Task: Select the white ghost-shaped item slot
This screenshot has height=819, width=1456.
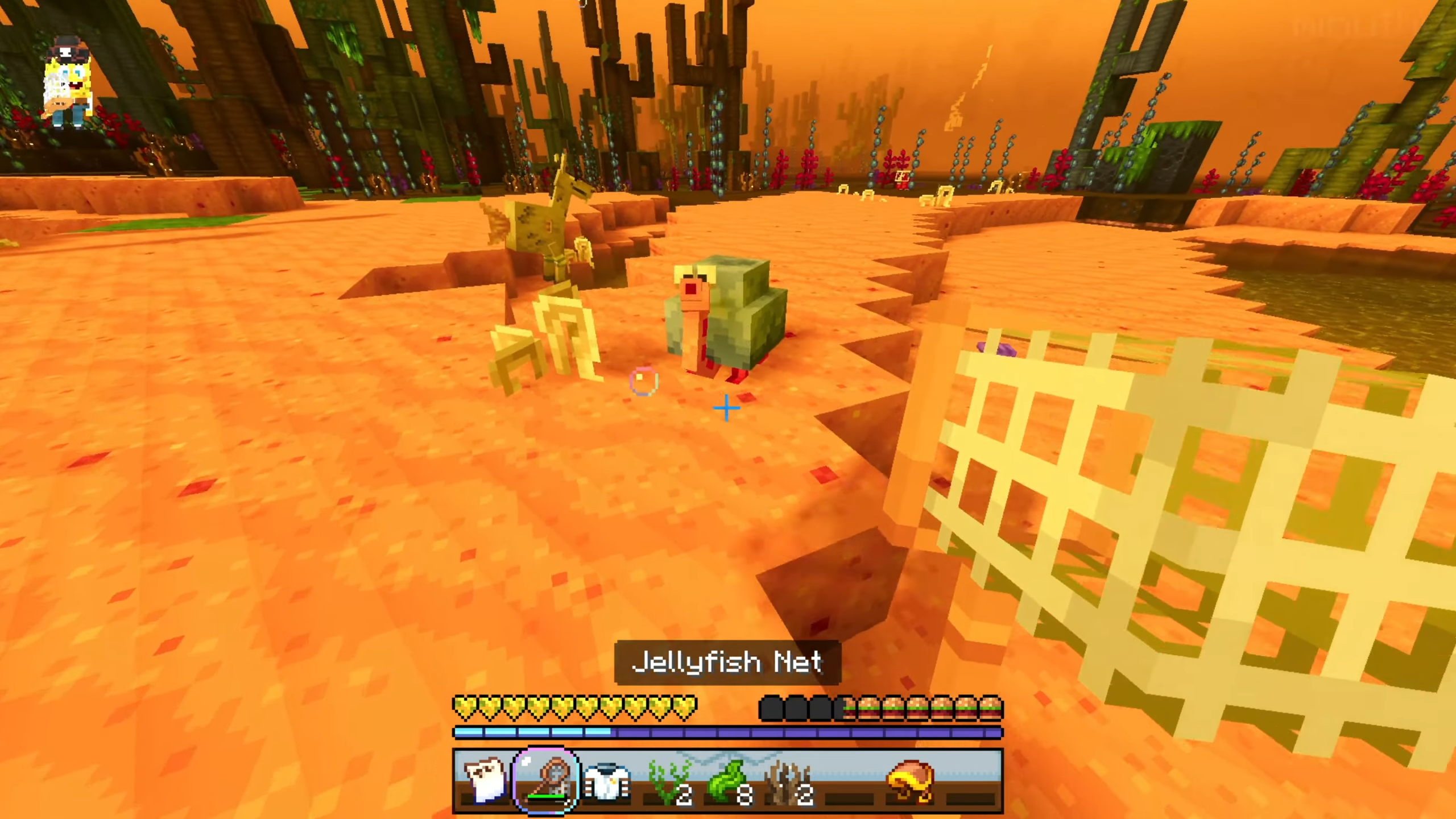Action: click(x=485, y=780)
